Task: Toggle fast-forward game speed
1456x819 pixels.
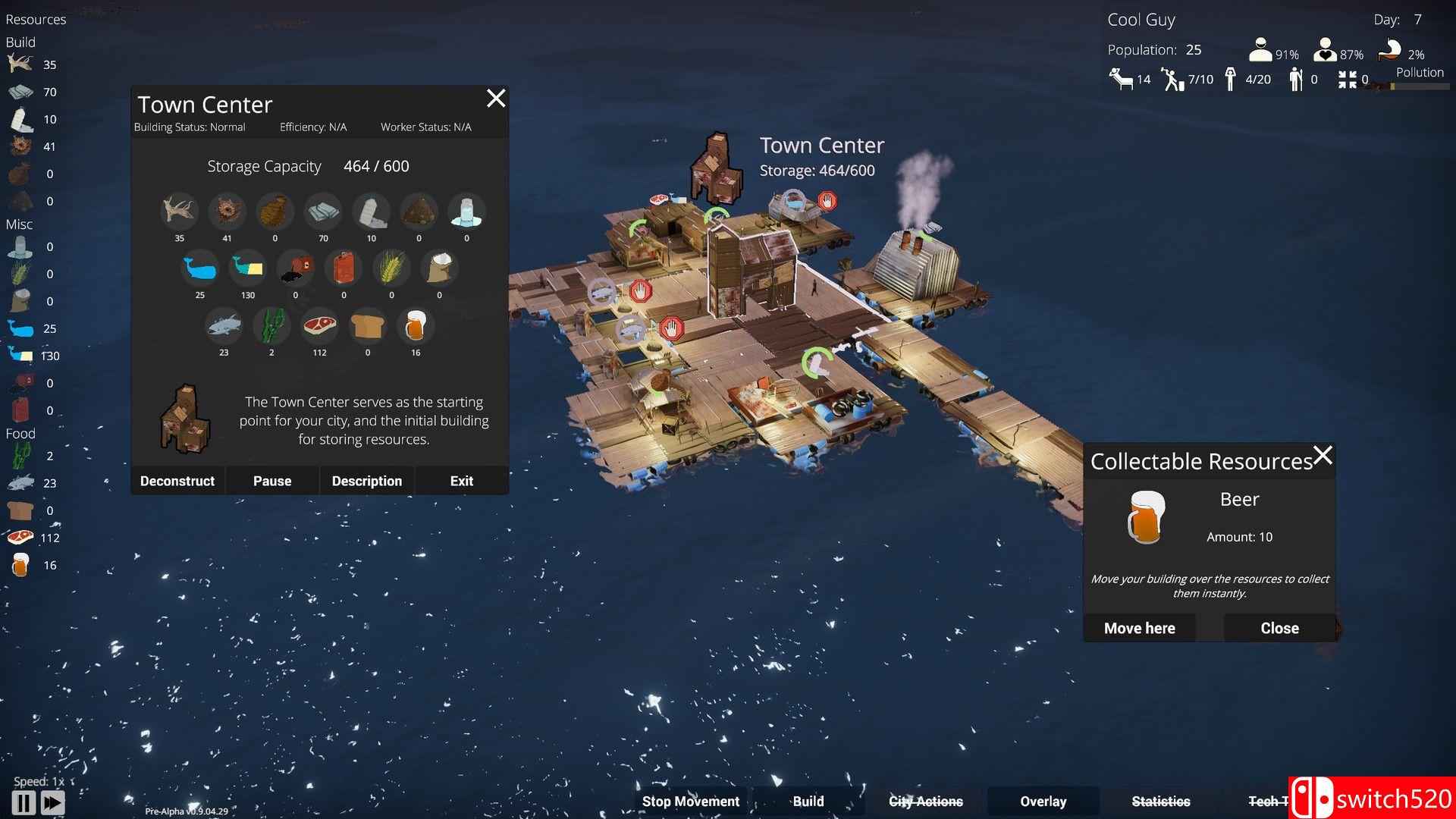Action: click(52, 802)
